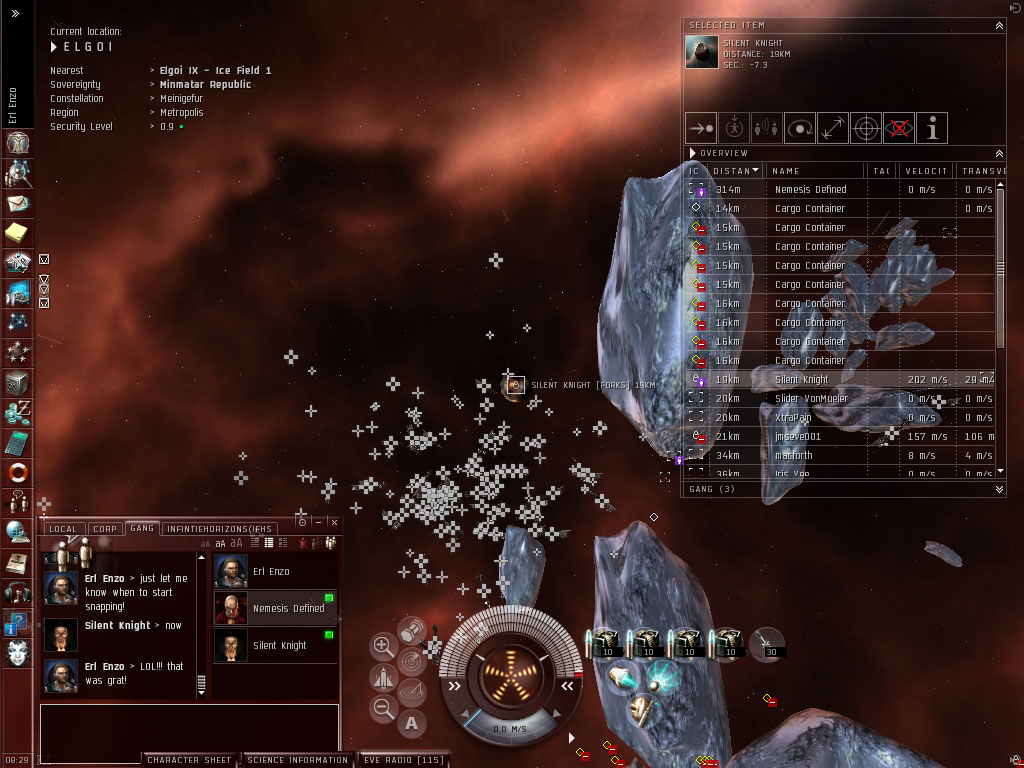Expand the Gang (3) panel
Image resolution: width=1024 pixels, height=768 pixels.
tap(999, 489)
